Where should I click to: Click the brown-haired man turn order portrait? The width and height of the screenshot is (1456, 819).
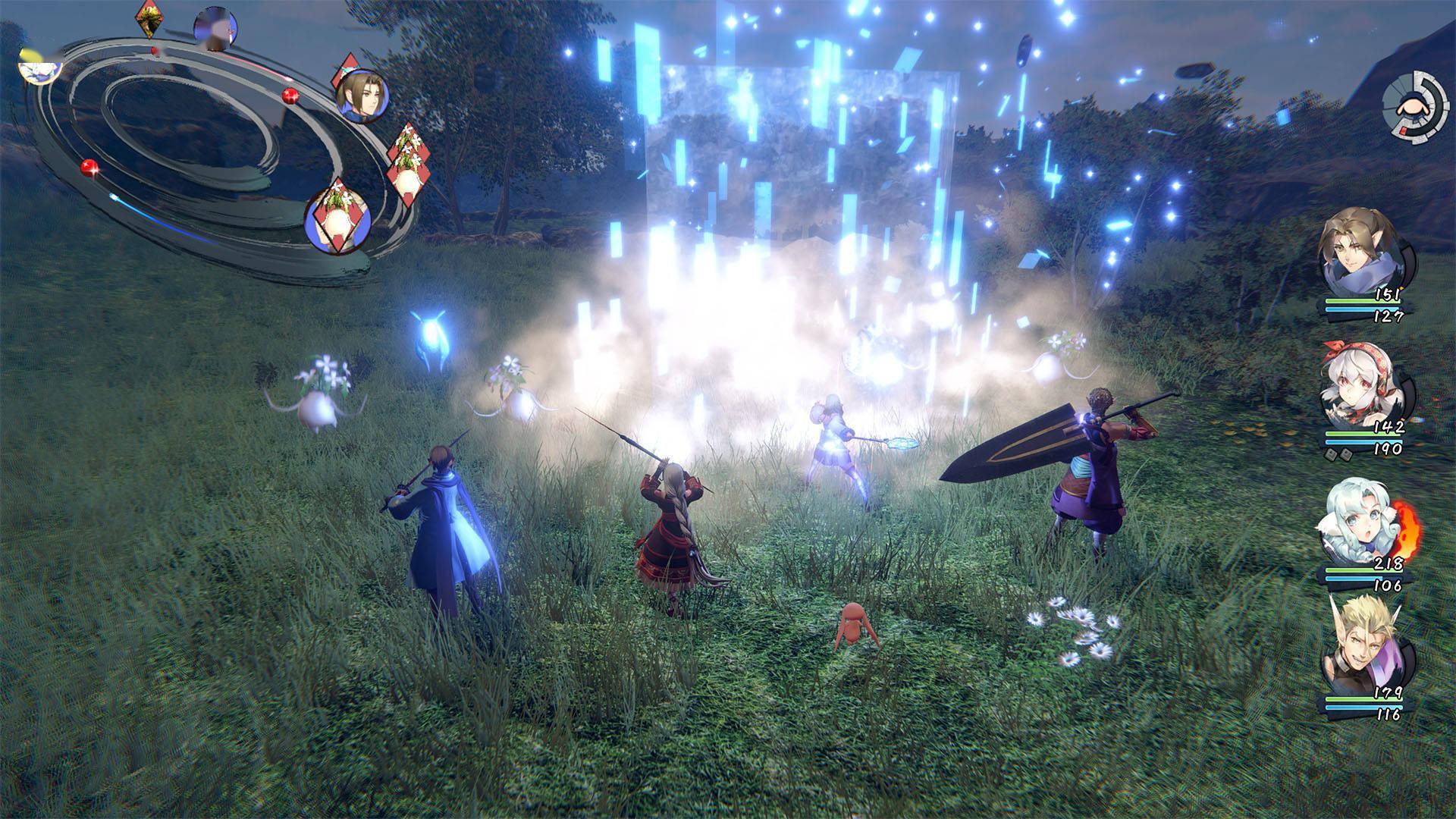point(362,96)
